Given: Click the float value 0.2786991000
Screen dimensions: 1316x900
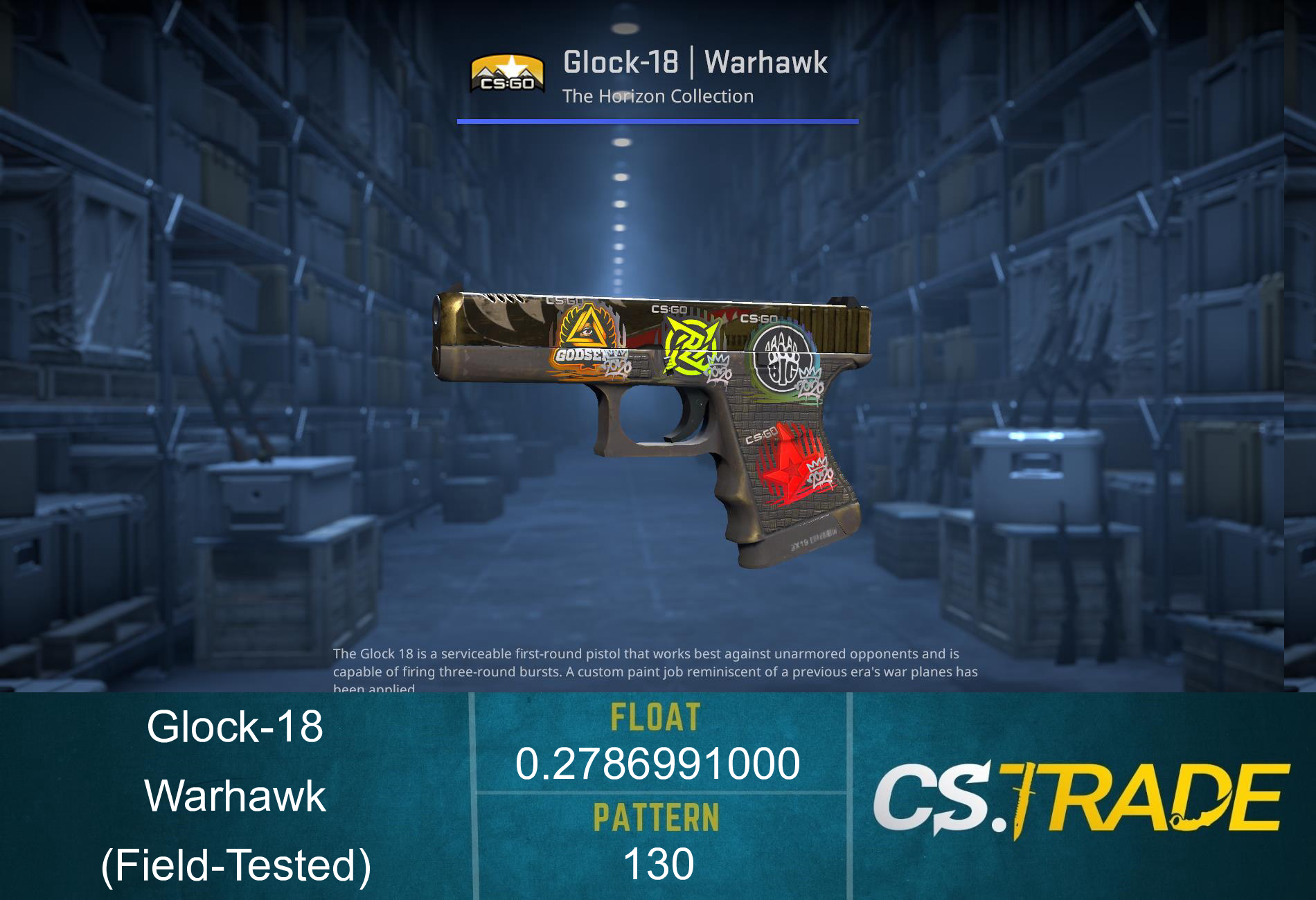Looking at the screenshot, I should click(x=657, y=765).
